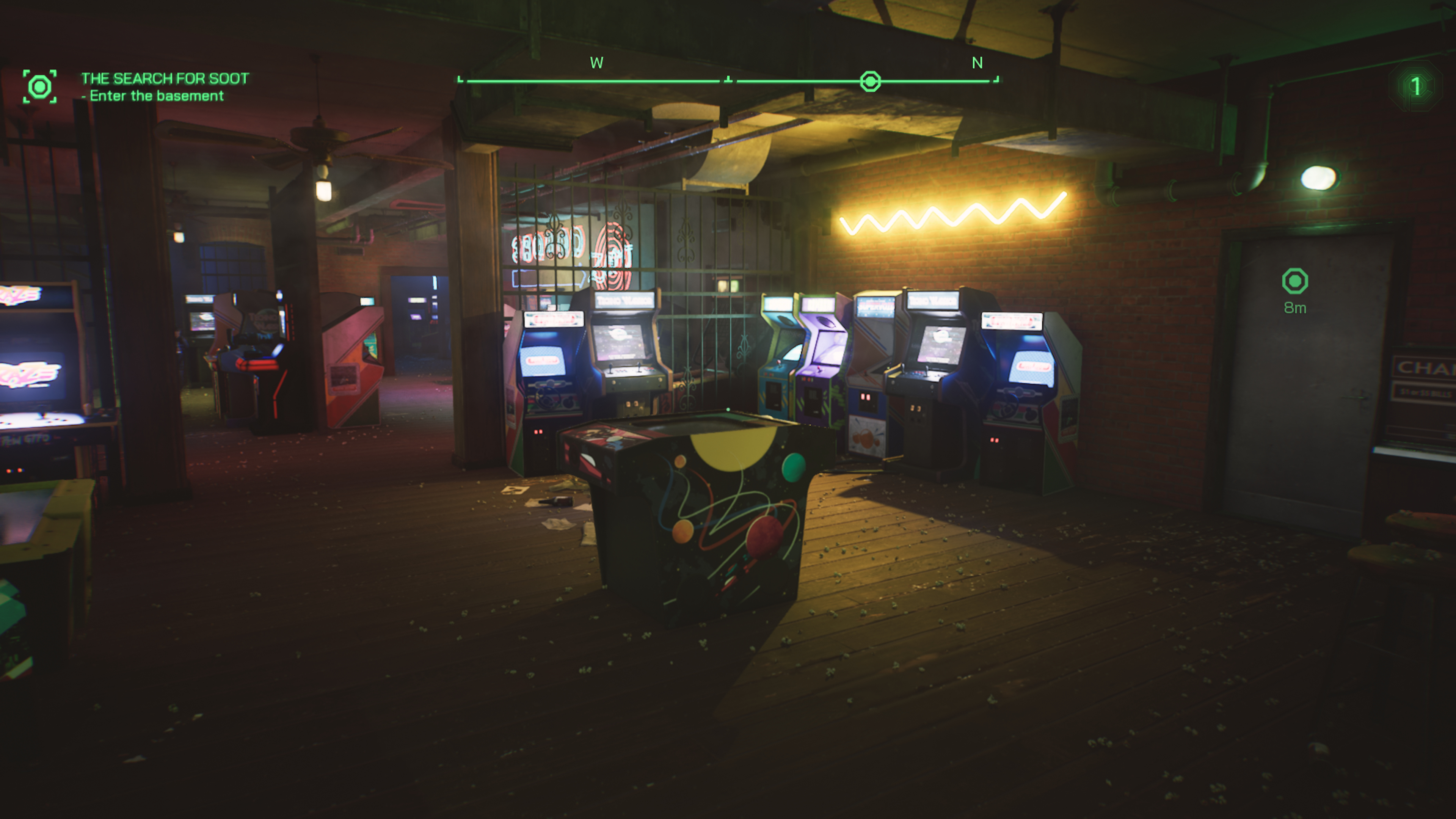Click the W marker on the compass
The image size is (1456, 819).
click(596, 63)
